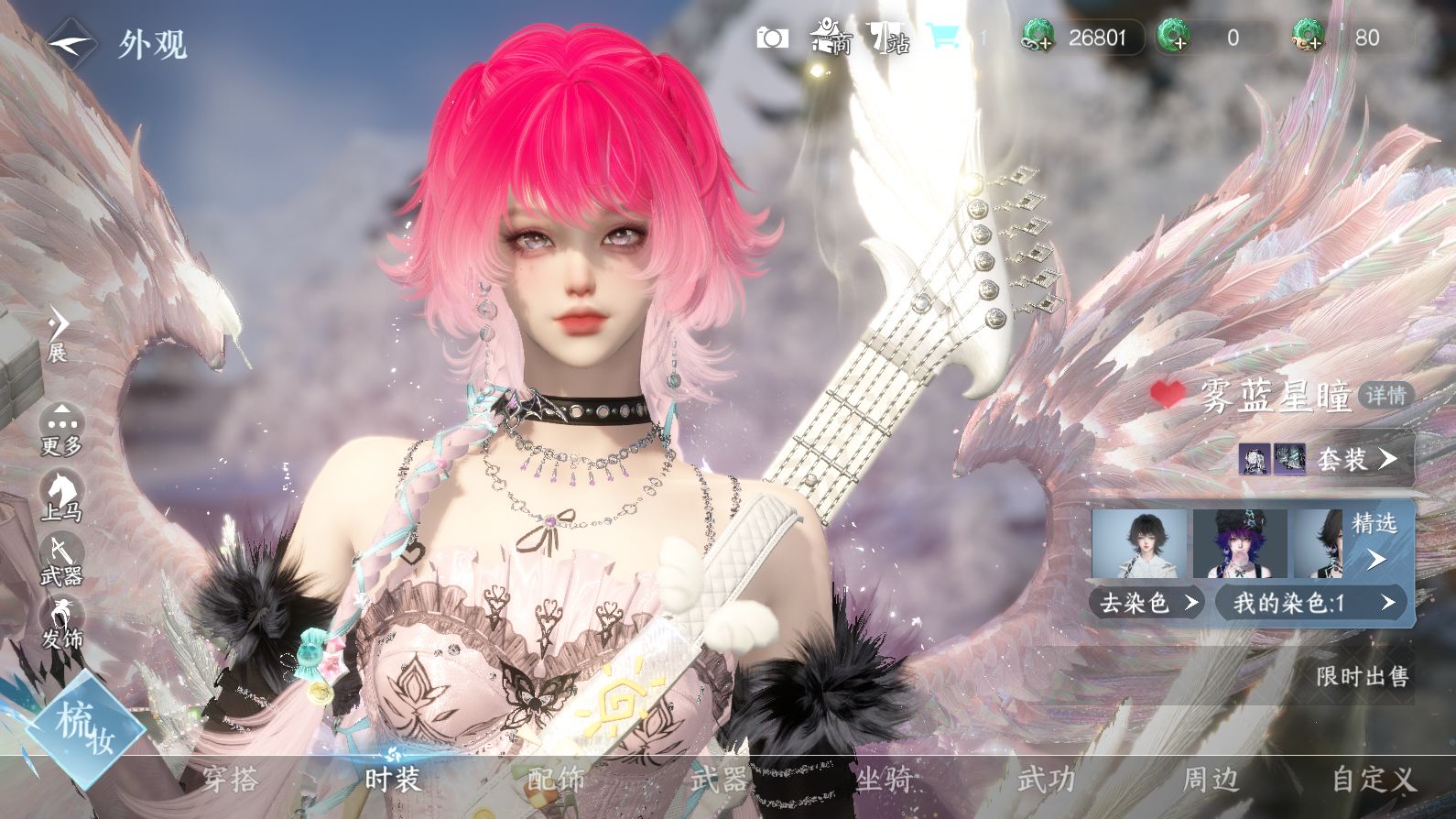Switch to the 配饰 accessories tab
The image size is (1456, 819).
point(556,780)
